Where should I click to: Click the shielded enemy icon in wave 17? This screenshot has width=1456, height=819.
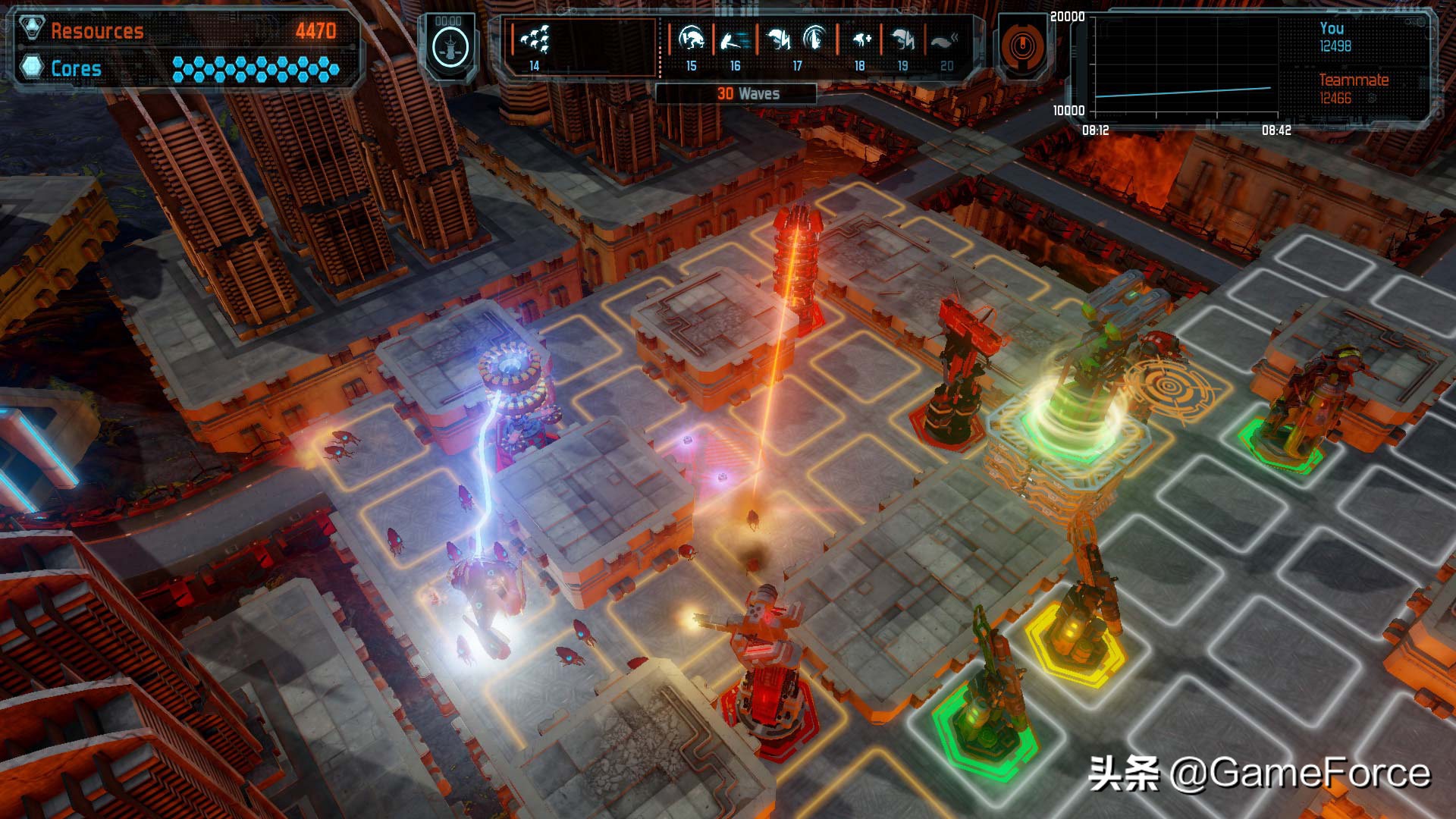pos(817,39)
